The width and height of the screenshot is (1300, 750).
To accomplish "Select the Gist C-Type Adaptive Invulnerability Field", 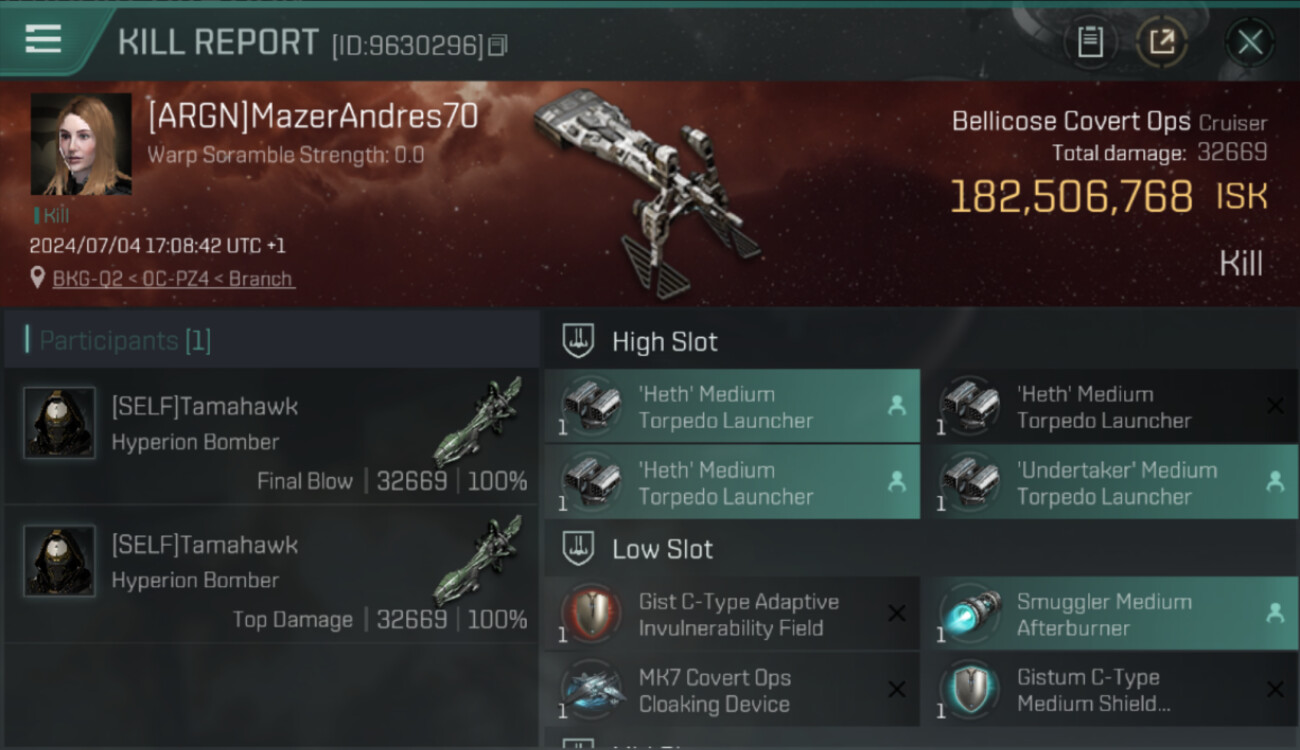I will 732,615.
